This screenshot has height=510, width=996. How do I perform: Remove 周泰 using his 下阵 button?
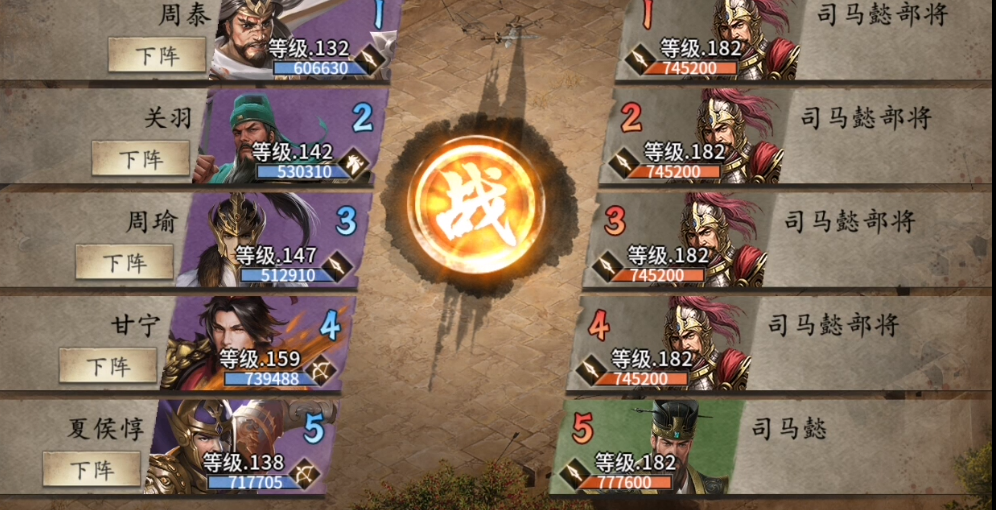[x=157, y=55]
